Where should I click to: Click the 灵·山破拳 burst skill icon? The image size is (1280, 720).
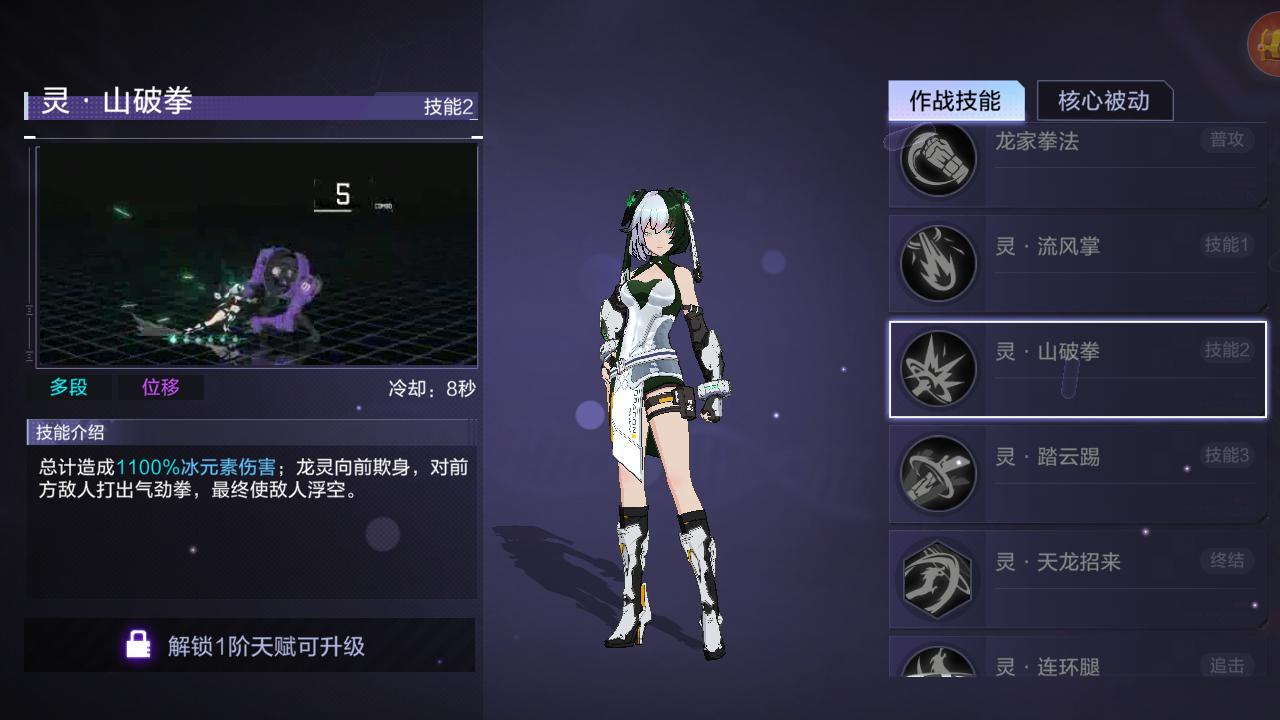tap(938, 369)
